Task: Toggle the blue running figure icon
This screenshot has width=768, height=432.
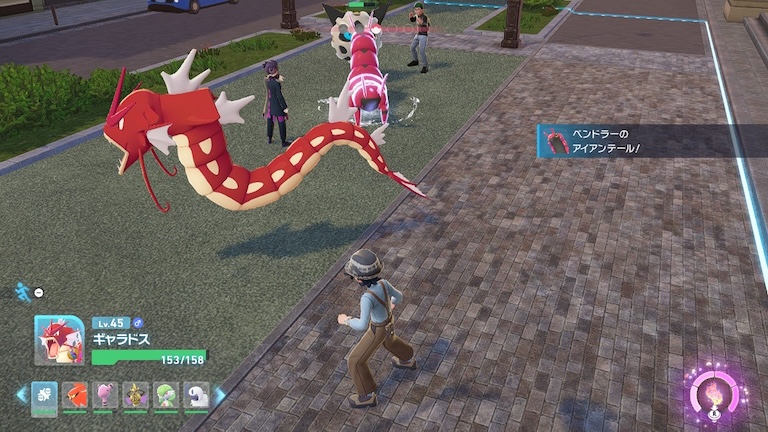Action: (22, 291)
